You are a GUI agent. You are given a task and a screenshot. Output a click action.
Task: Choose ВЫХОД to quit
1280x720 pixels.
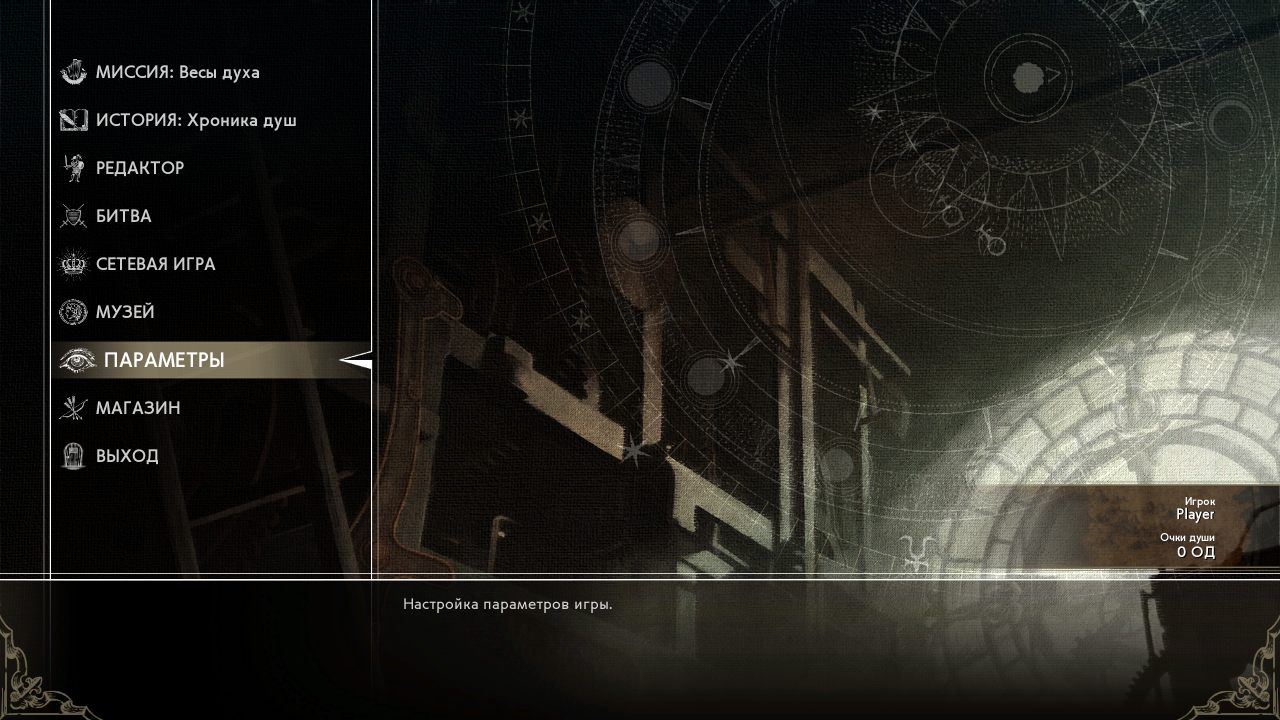pos(127,456)
